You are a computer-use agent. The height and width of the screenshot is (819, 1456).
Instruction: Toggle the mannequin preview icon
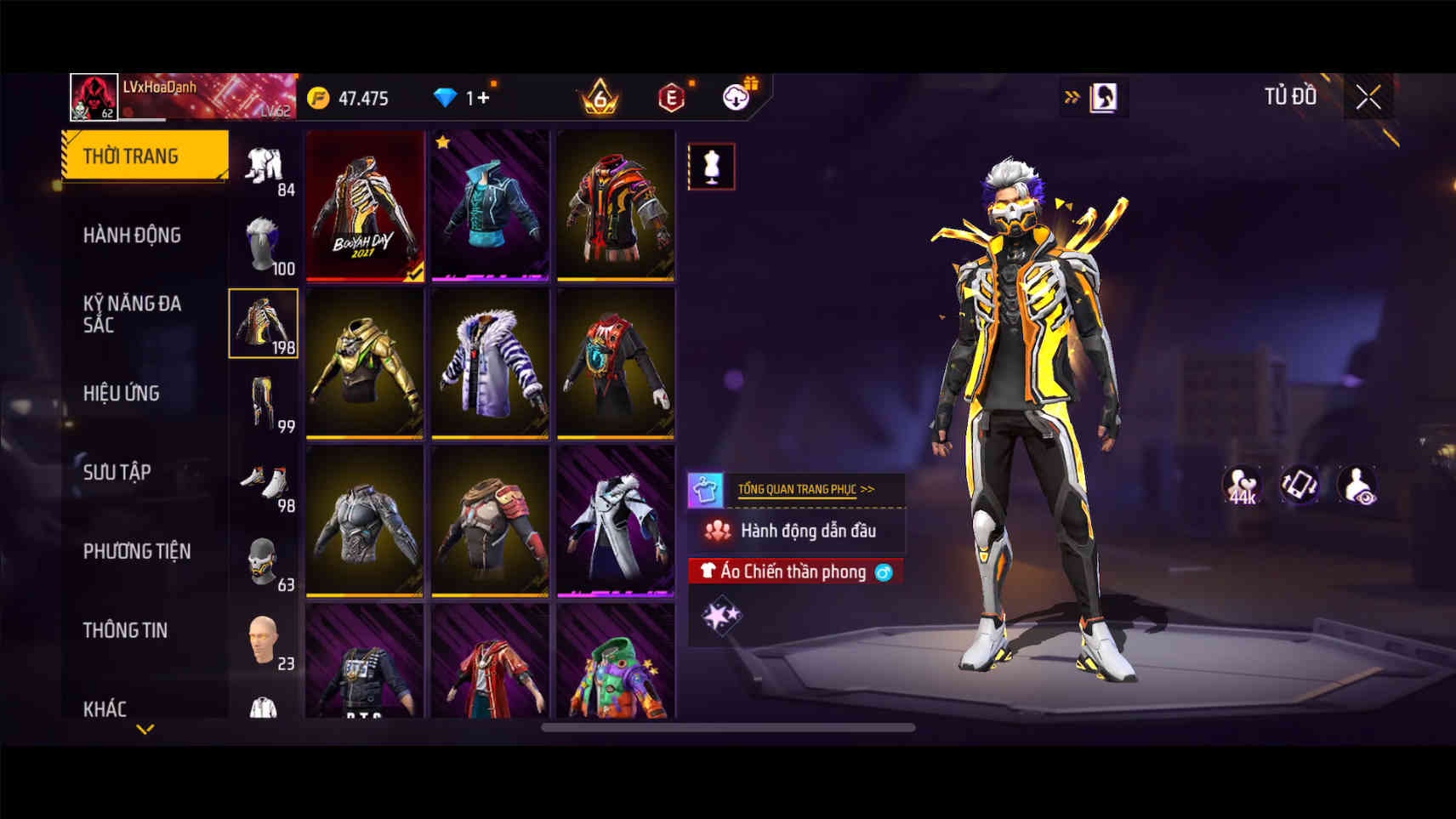click(x=711, y=167)
